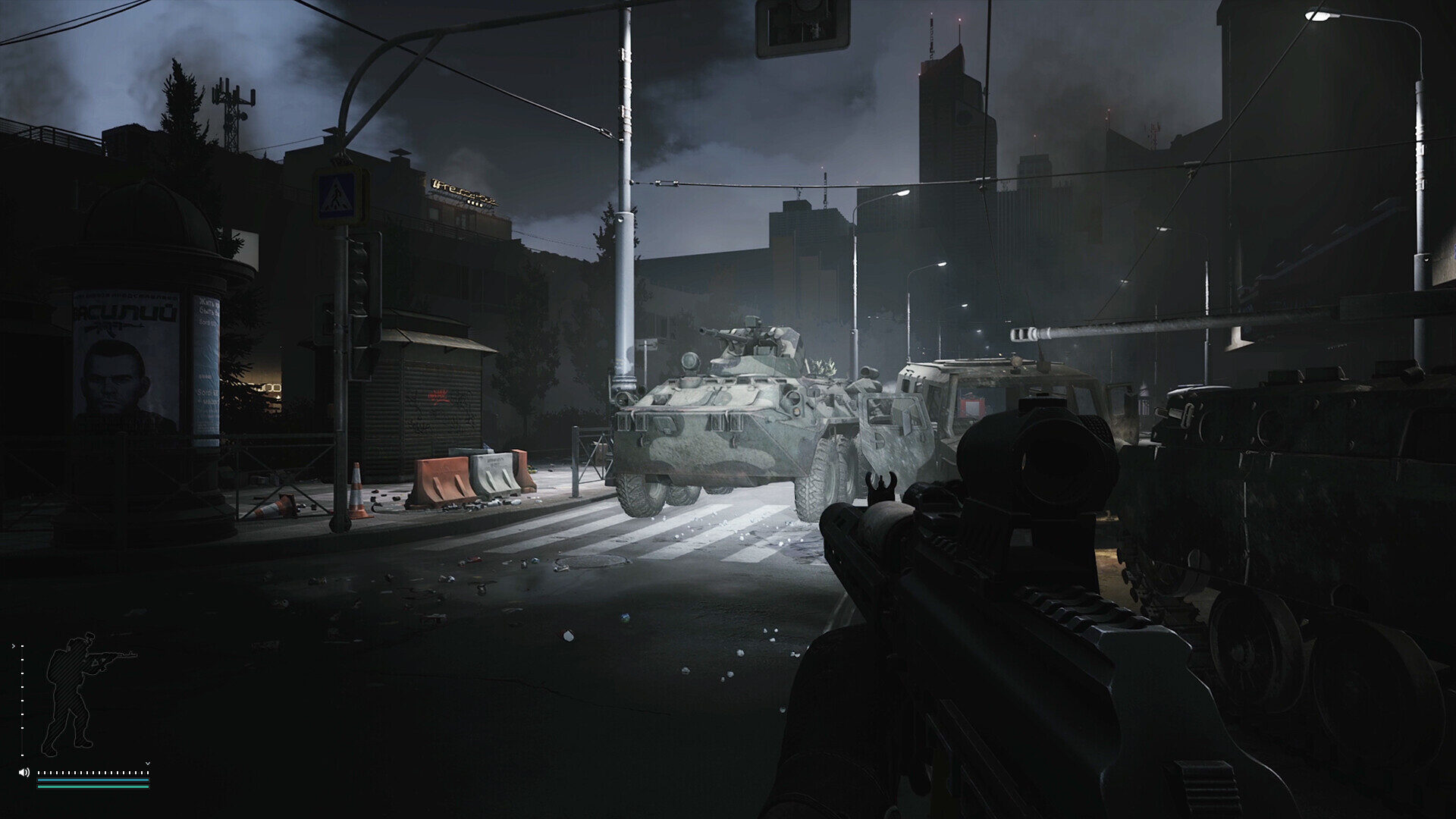This screenshot has height=819, width=1456.
Task: Click the topmost tick on the vertical stance scale
Action: click(x=22, y=645)
